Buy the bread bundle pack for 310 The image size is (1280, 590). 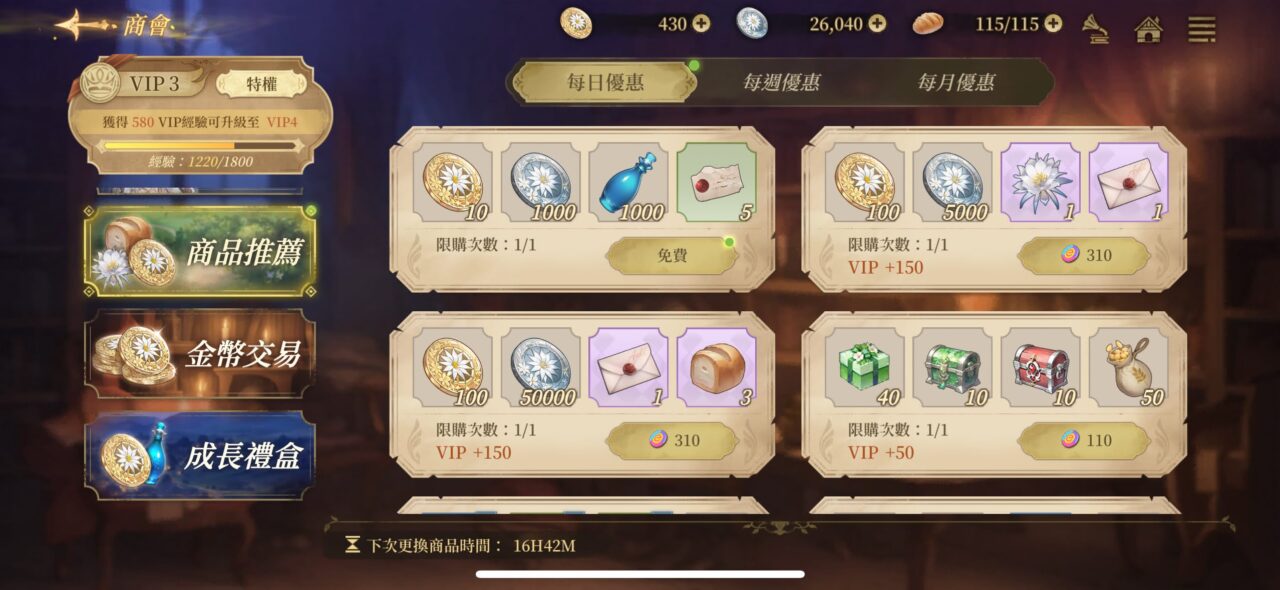672,441
